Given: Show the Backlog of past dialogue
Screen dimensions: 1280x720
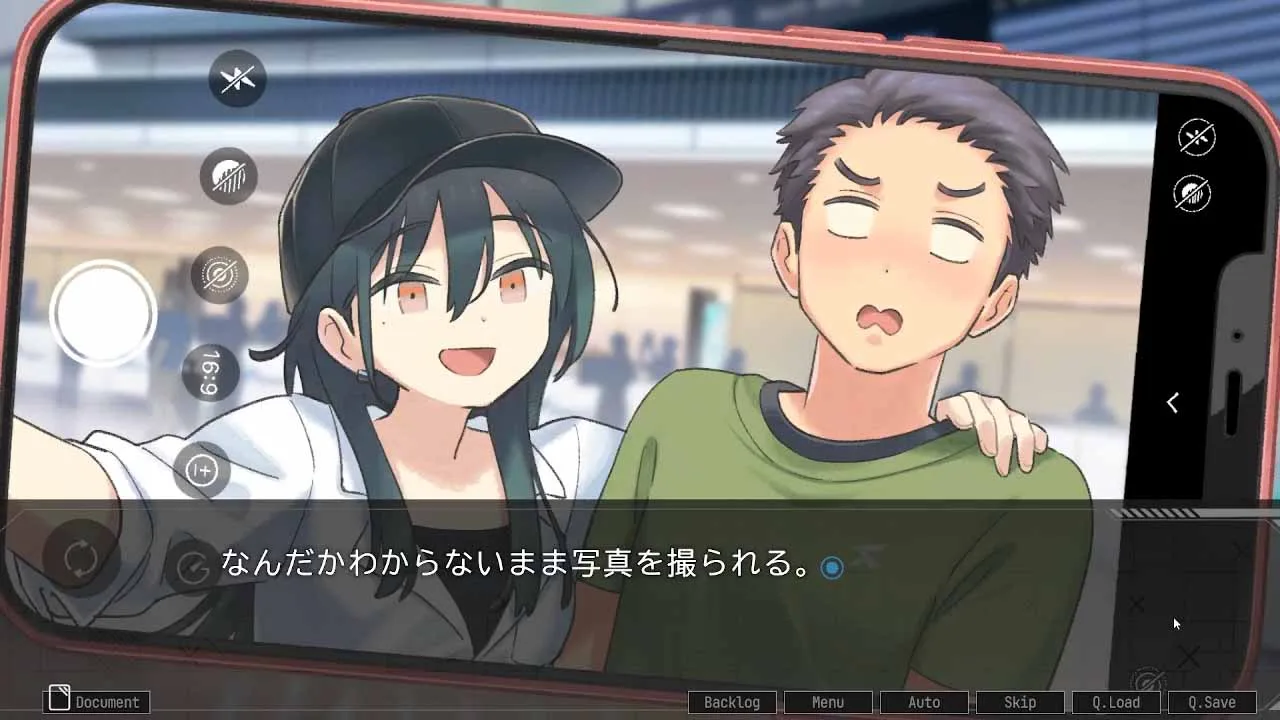Looking at the screenshot, I should pyautogui.click(x=732, y=702).
